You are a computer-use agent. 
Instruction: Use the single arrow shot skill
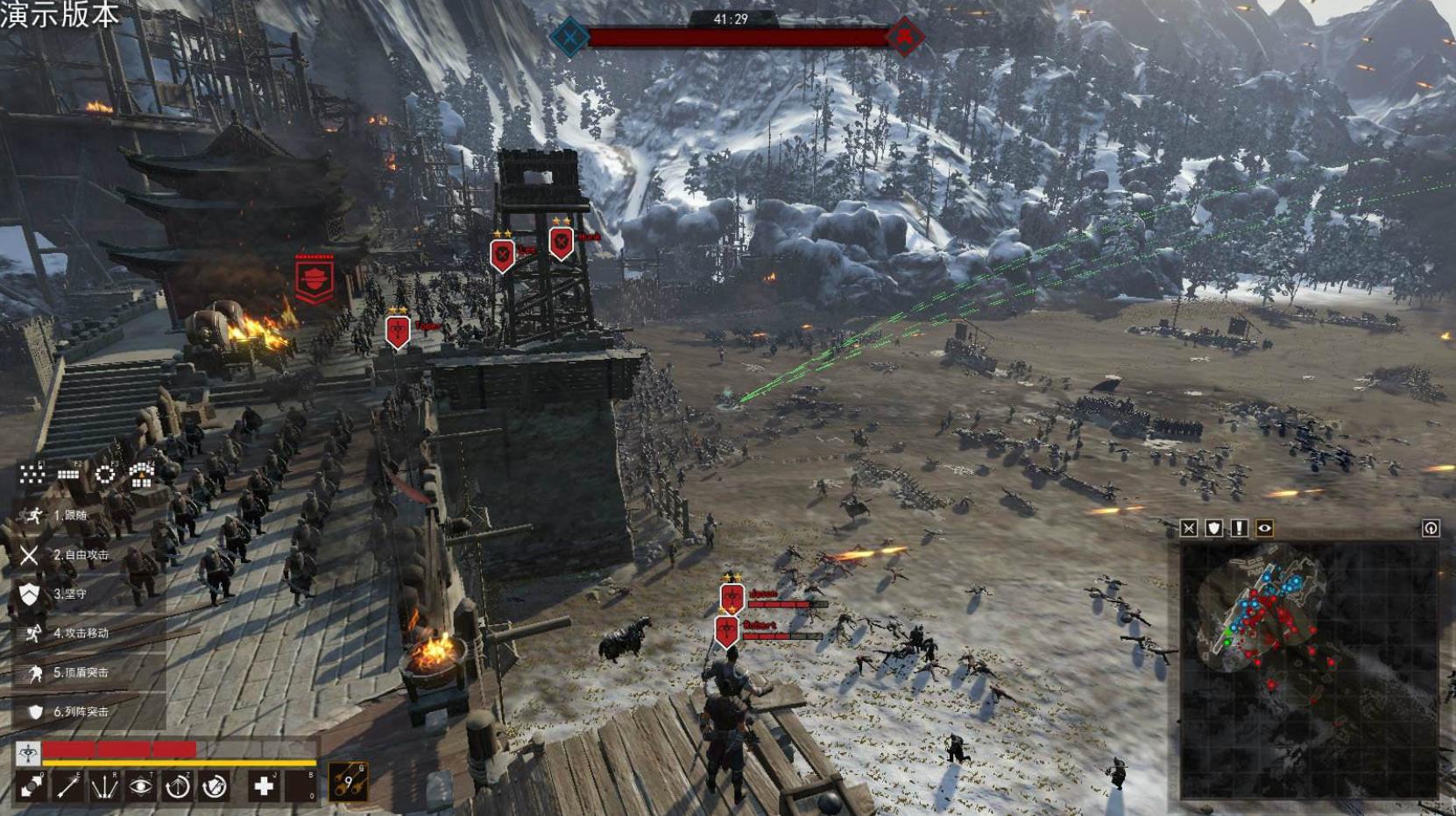pos(67,786)
